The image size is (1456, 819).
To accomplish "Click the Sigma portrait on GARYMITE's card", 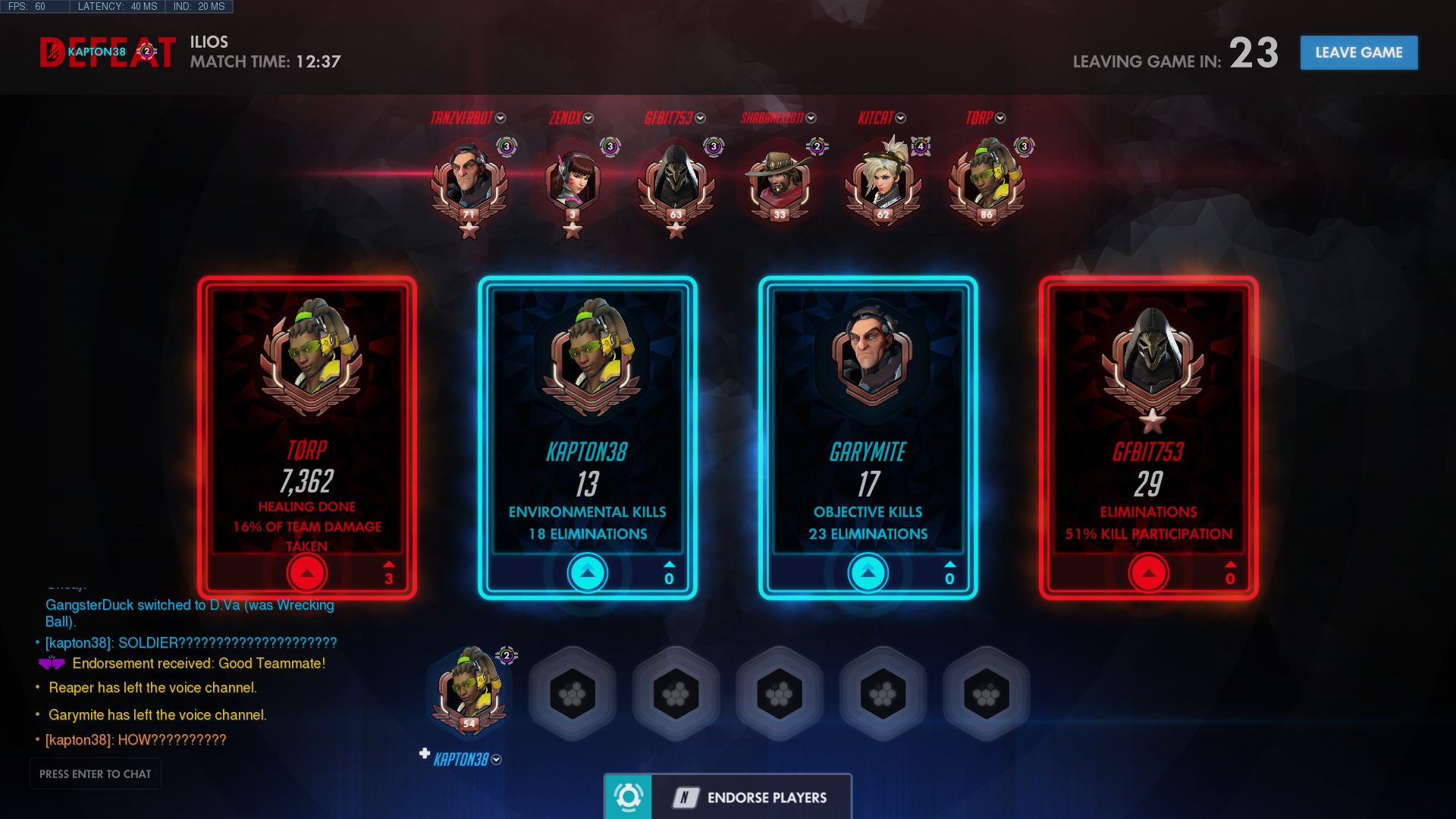I will tap(868, 356).
